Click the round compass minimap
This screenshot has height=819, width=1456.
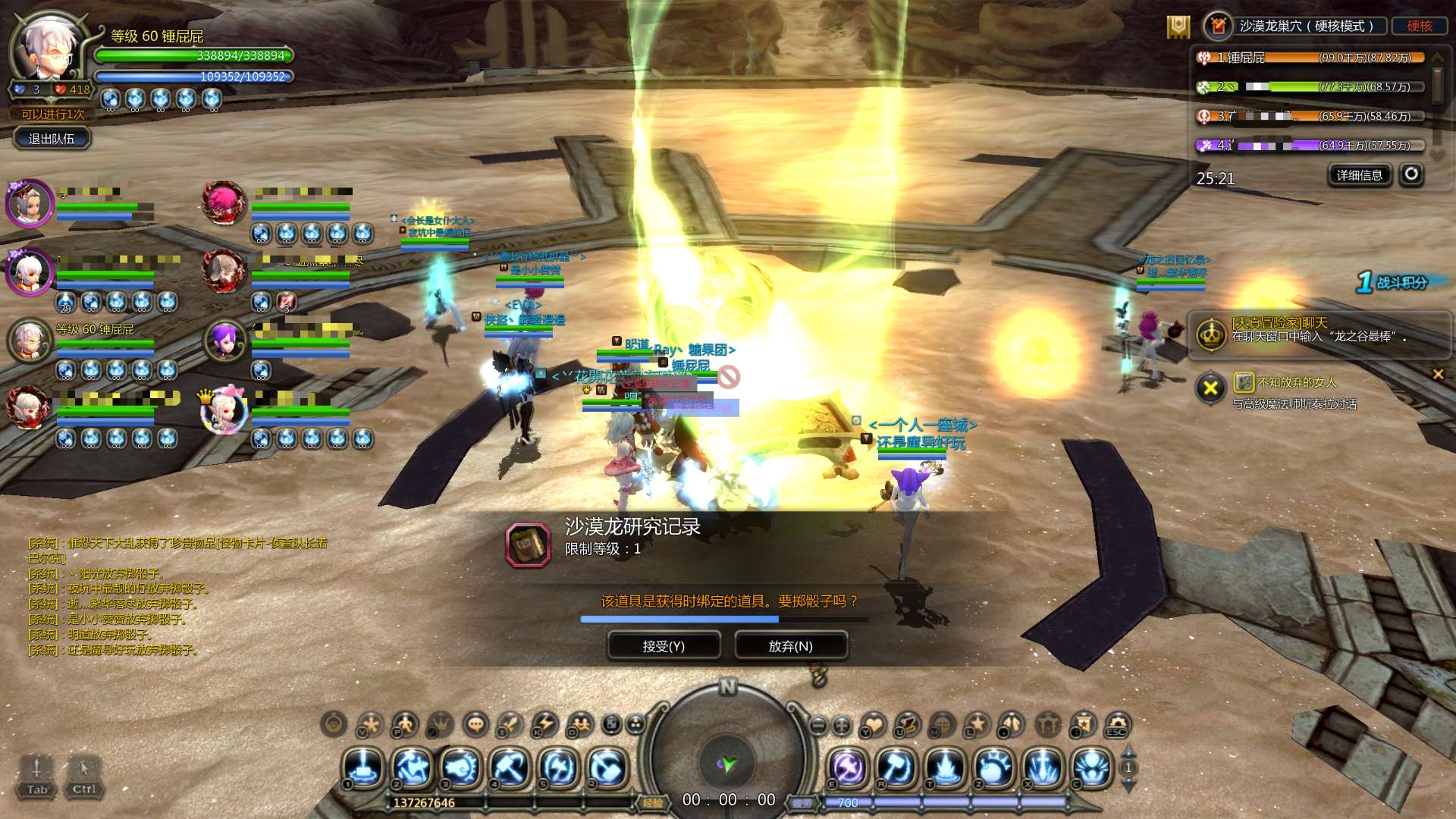point(728,758)
